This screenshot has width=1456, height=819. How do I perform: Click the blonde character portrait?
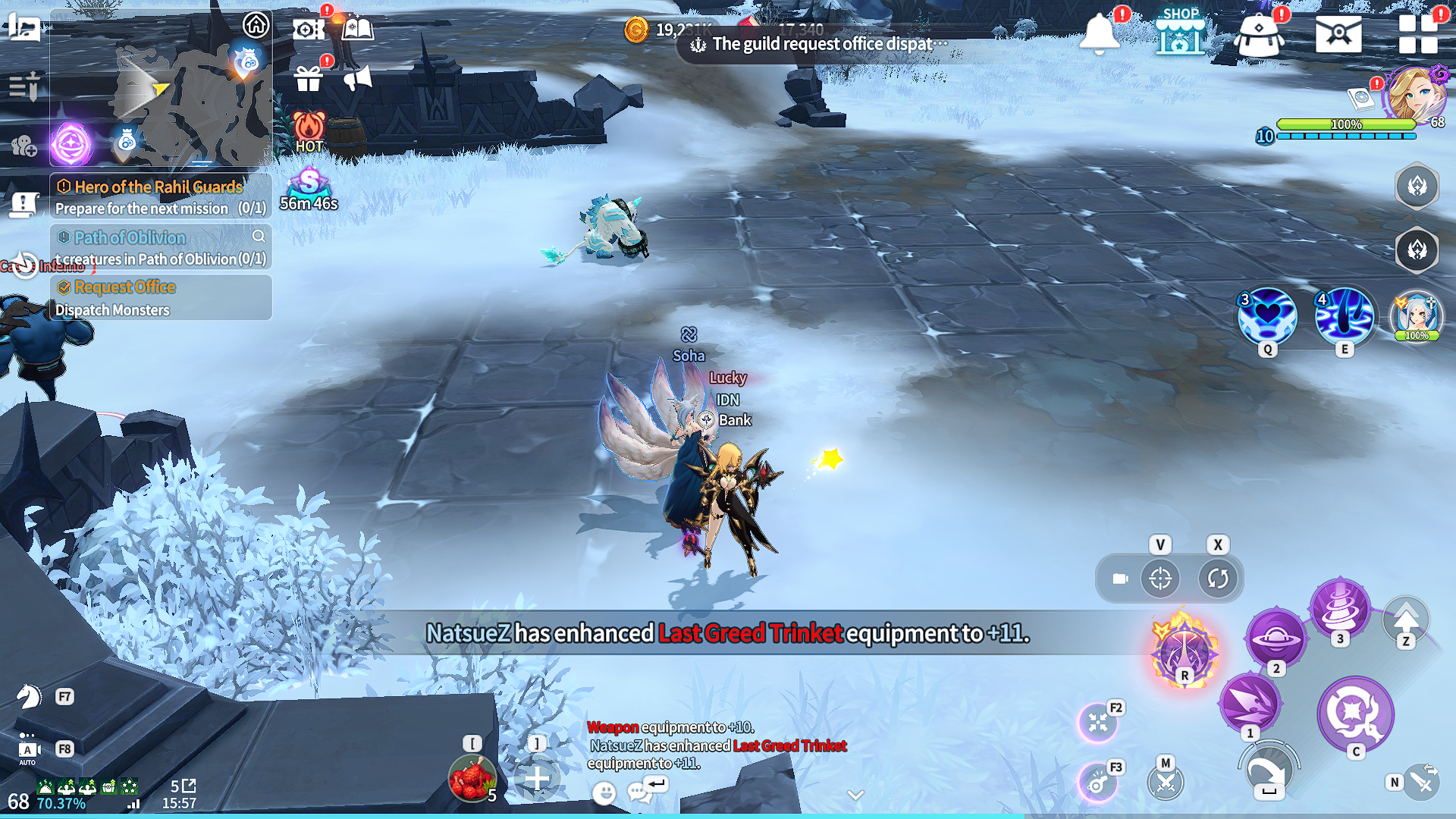(1415, 95)
